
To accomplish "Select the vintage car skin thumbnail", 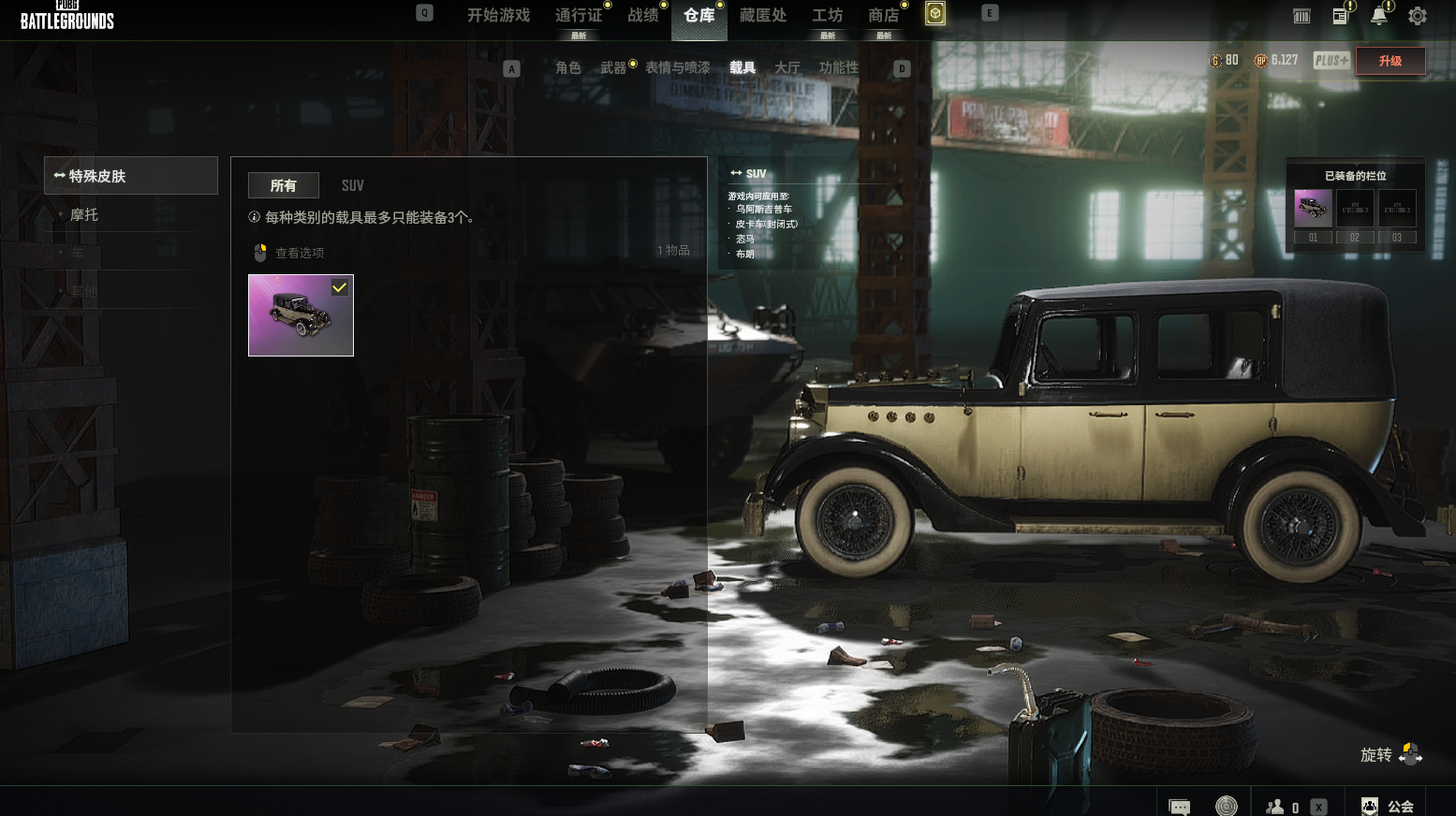I will pos(301,315).
